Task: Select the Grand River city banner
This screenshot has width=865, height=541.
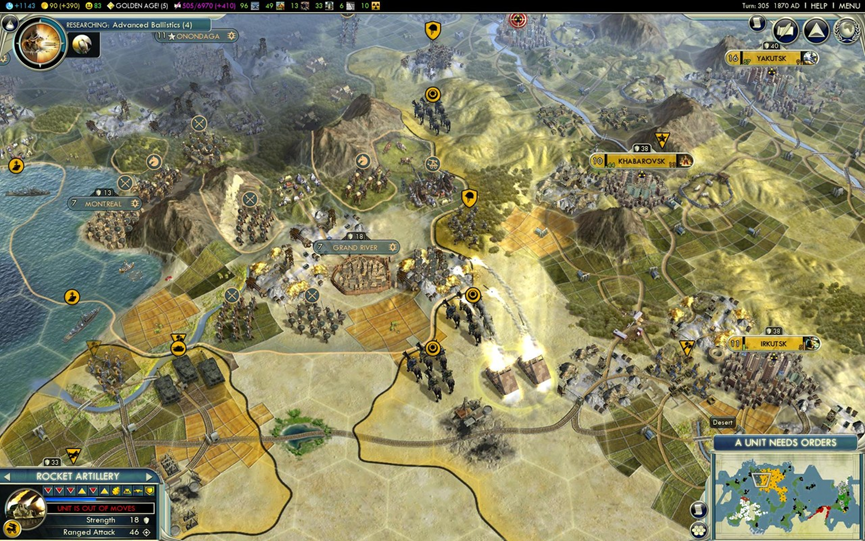Action: click(357, 247)
